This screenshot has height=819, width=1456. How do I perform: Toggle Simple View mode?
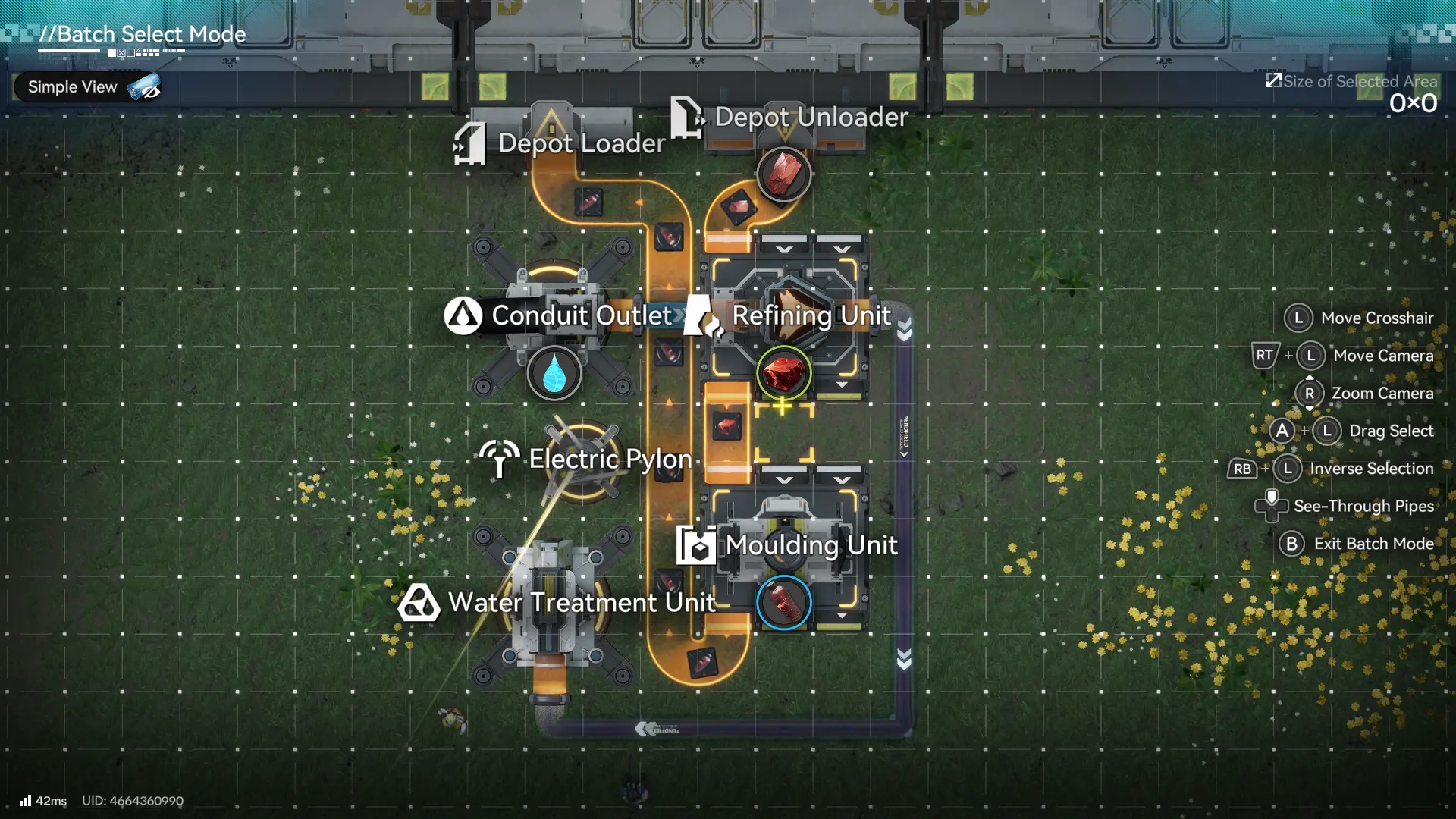click(86, 86)
